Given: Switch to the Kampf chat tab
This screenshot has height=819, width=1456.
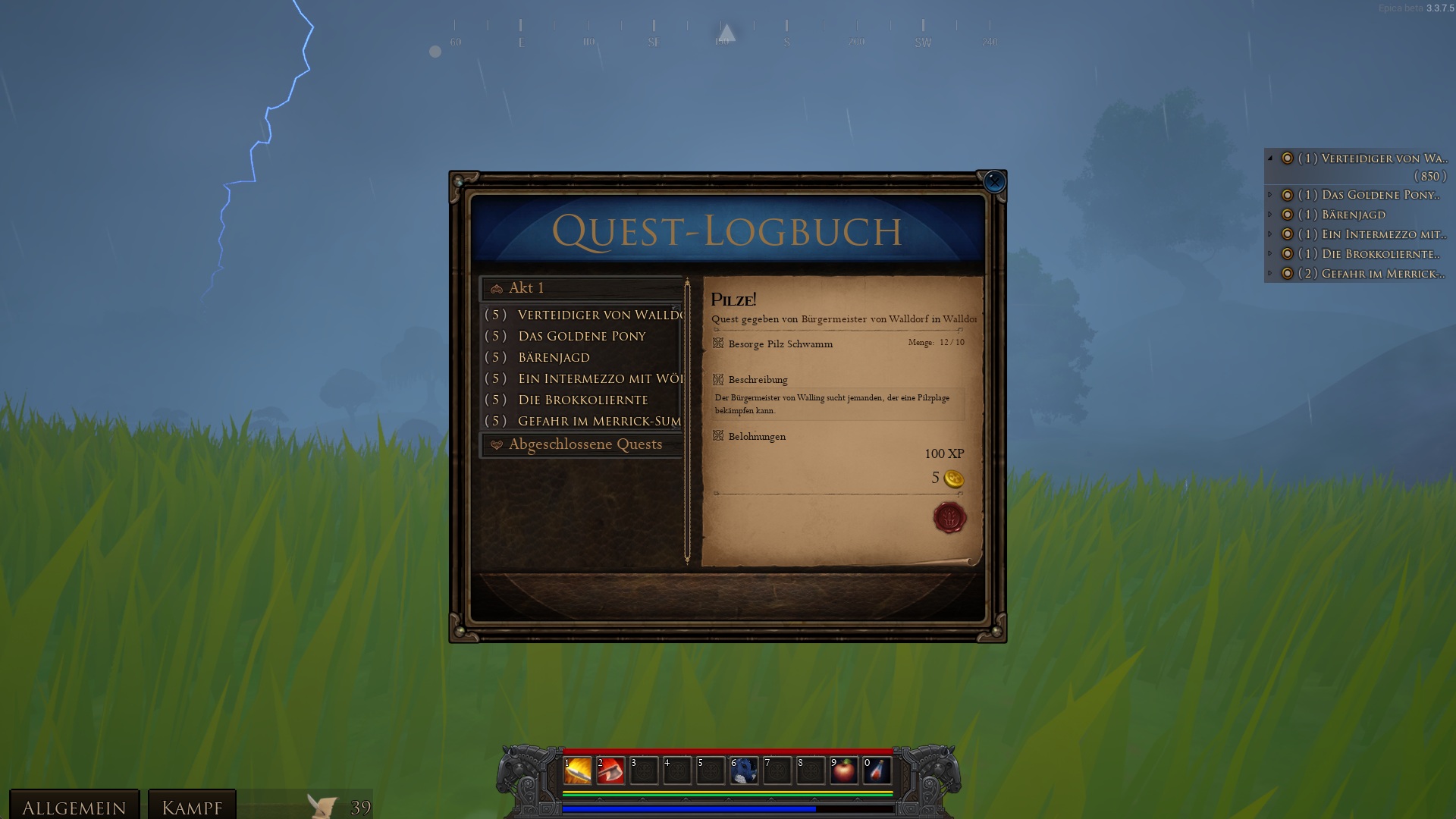Looking at the screenshot, I should click(192, 807).
